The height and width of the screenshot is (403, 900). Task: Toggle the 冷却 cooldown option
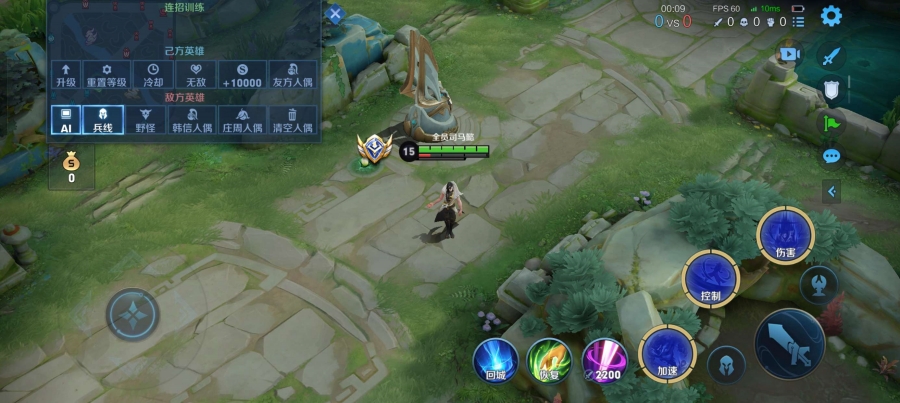pos(153,74)
